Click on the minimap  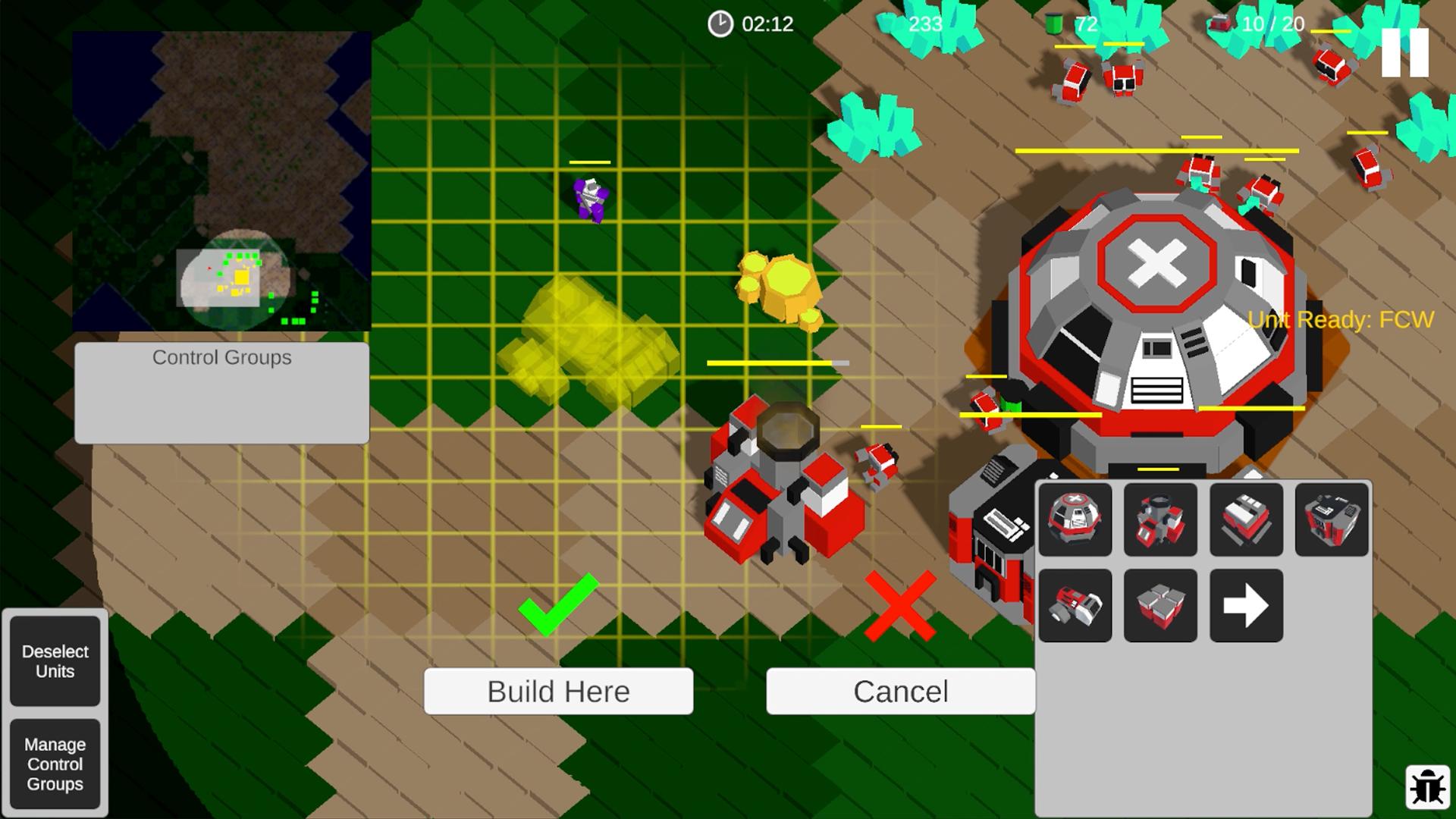(221, 181)
